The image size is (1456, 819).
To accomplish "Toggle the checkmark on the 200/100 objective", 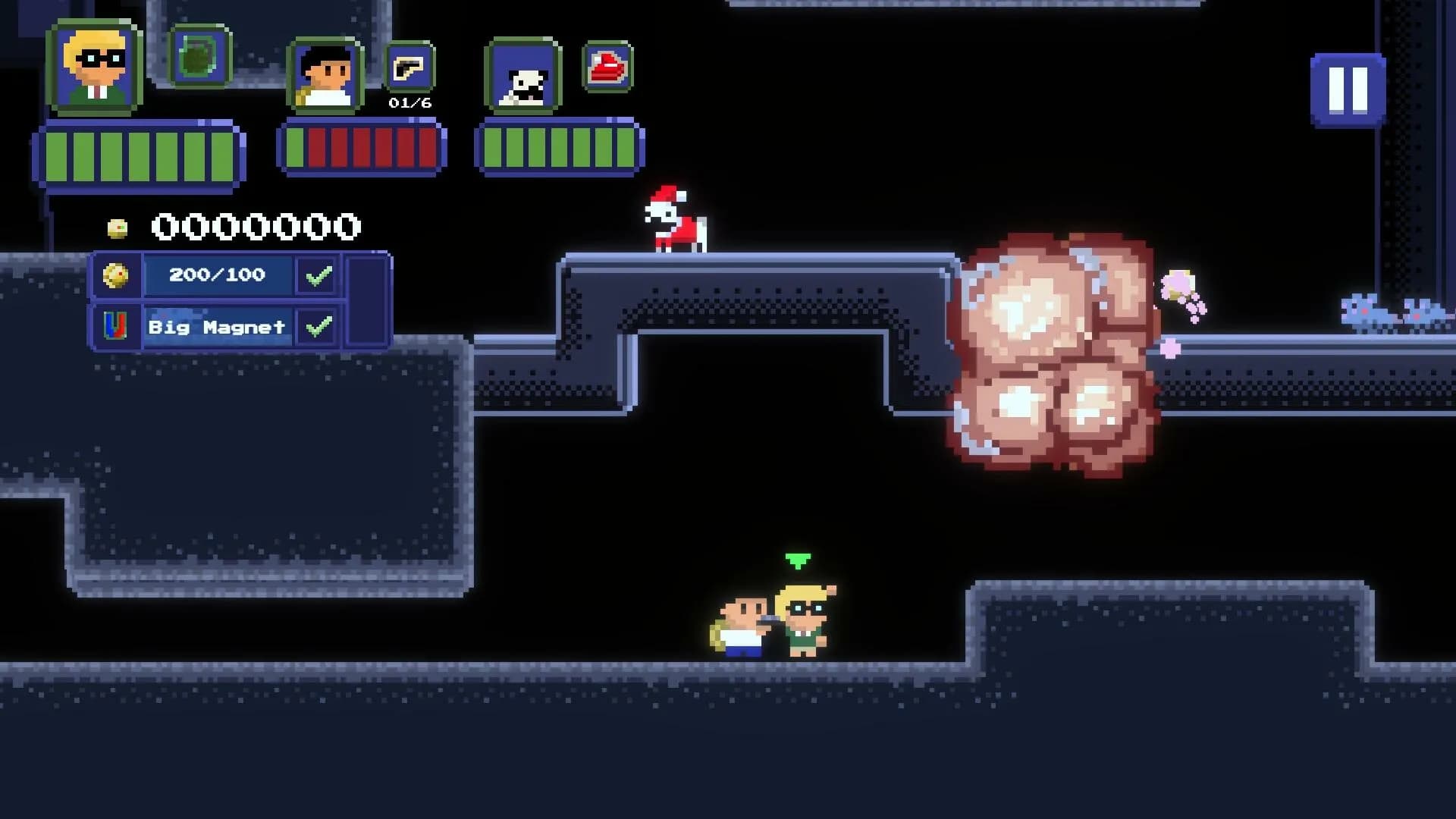I will point(317,276).
